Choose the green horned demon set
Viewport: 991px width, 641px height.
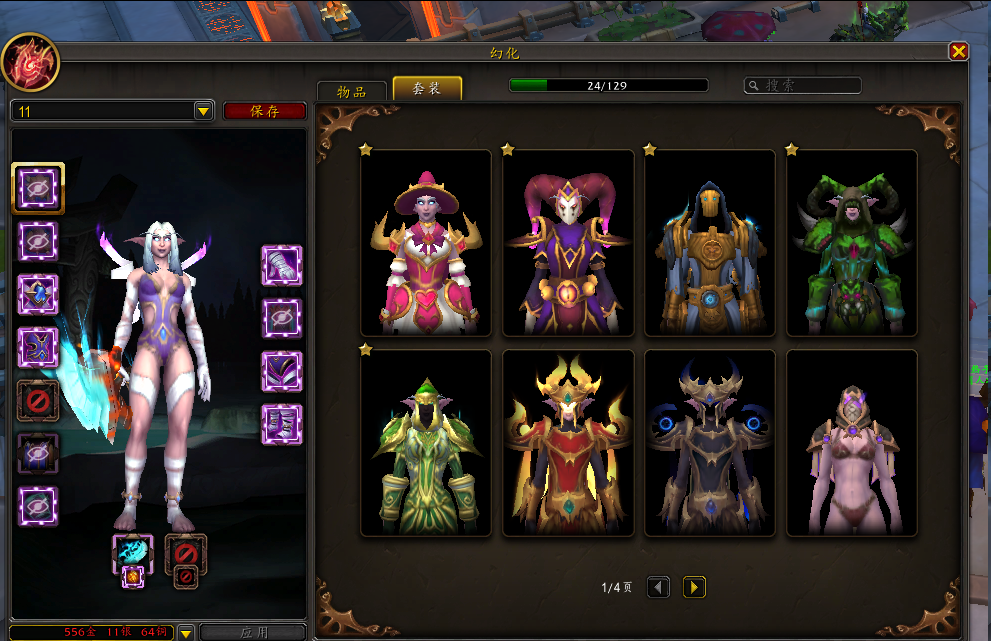pos(852,243)
